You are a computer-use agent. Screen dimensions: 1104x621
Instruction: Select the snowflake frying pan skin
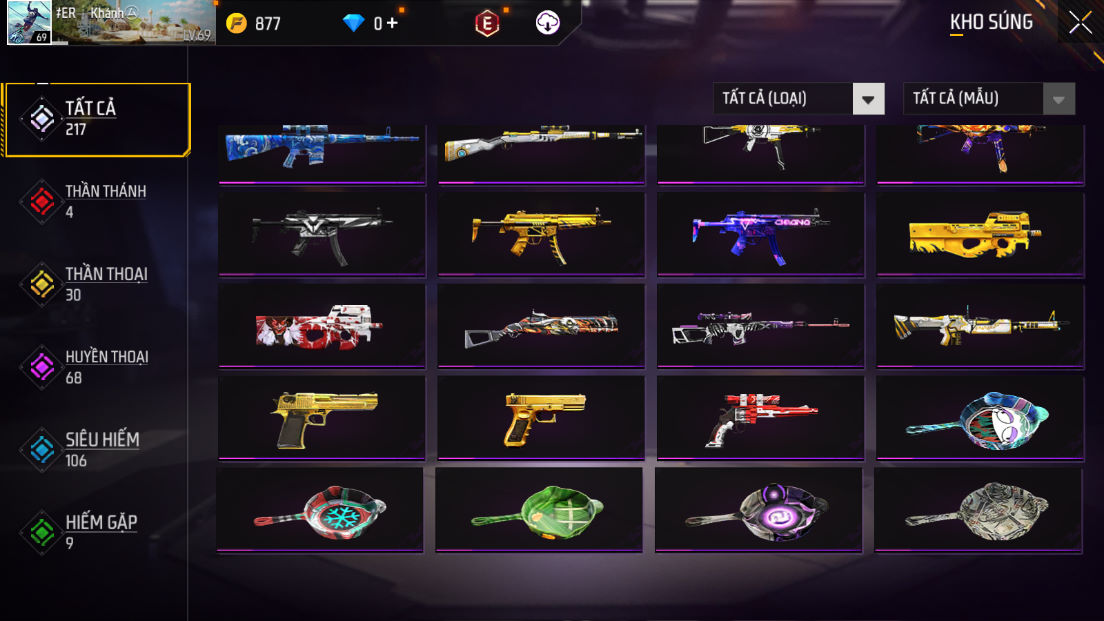point(320,509)
